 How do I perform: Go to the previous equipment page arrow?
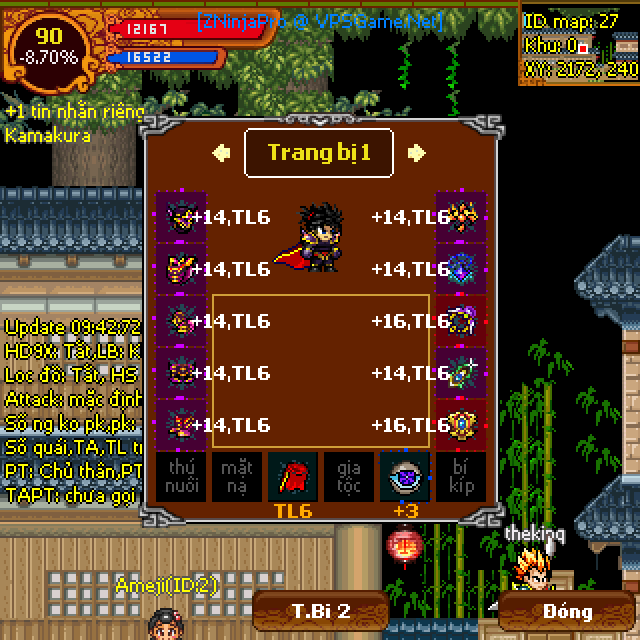click(222, 153)
